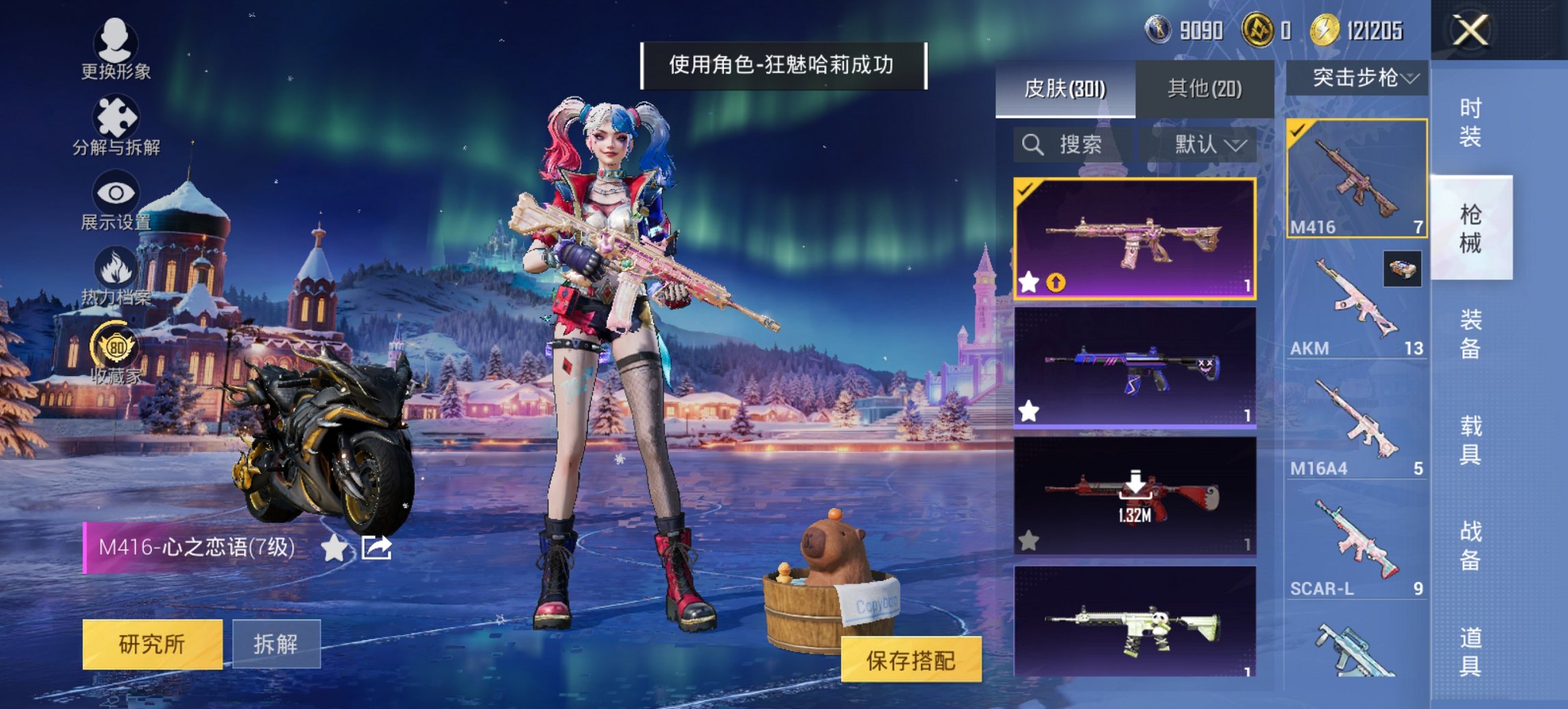
Task: Open the 其他(20) tab
Action: 1205,87
